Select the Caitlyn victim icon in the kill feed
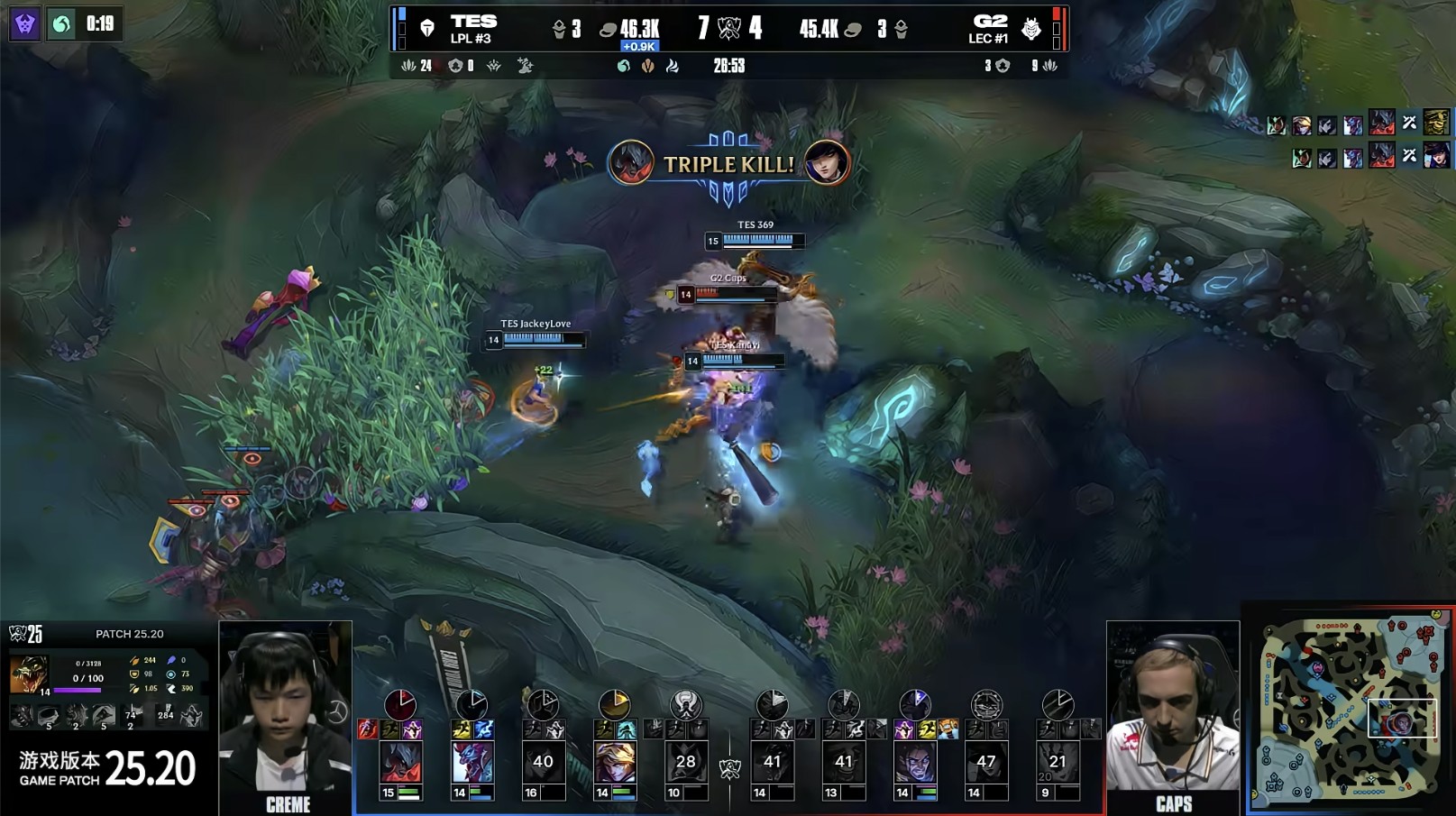The width and height of the screenshot is (1456, 816). 1435,155
